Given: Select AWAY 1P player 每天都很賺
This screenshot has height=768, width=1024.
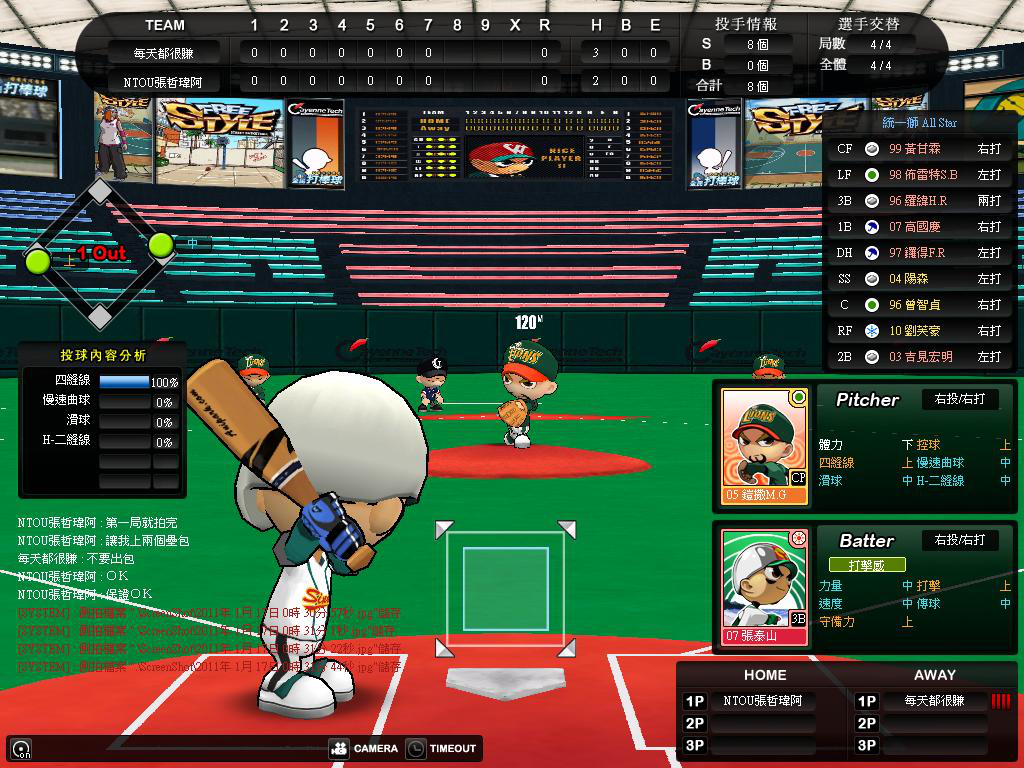Looking at the screenshot, I should 934,701.
